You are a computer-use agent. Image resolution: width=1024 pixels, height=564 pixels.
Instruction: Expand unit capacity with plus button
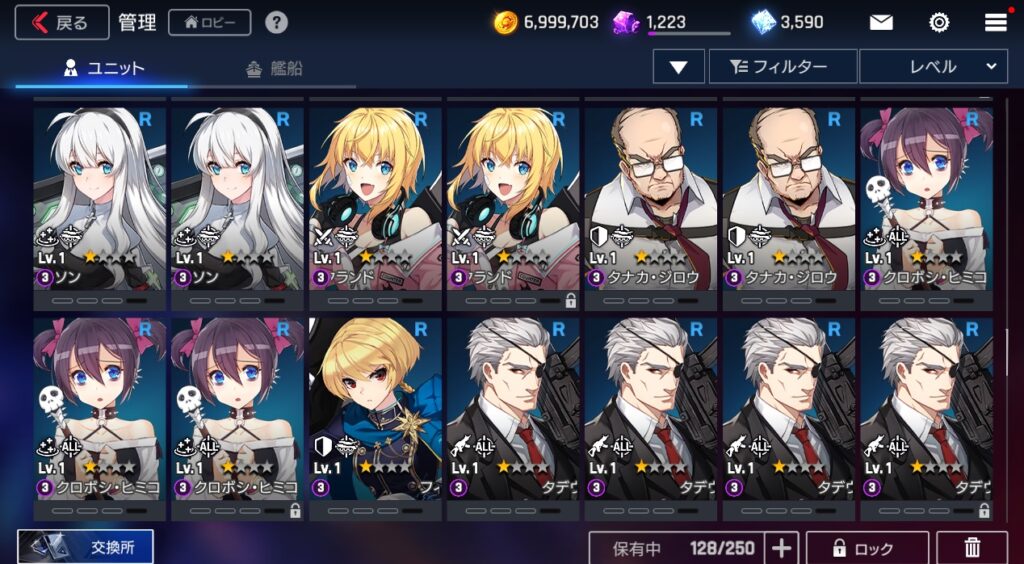pos(782,548)
